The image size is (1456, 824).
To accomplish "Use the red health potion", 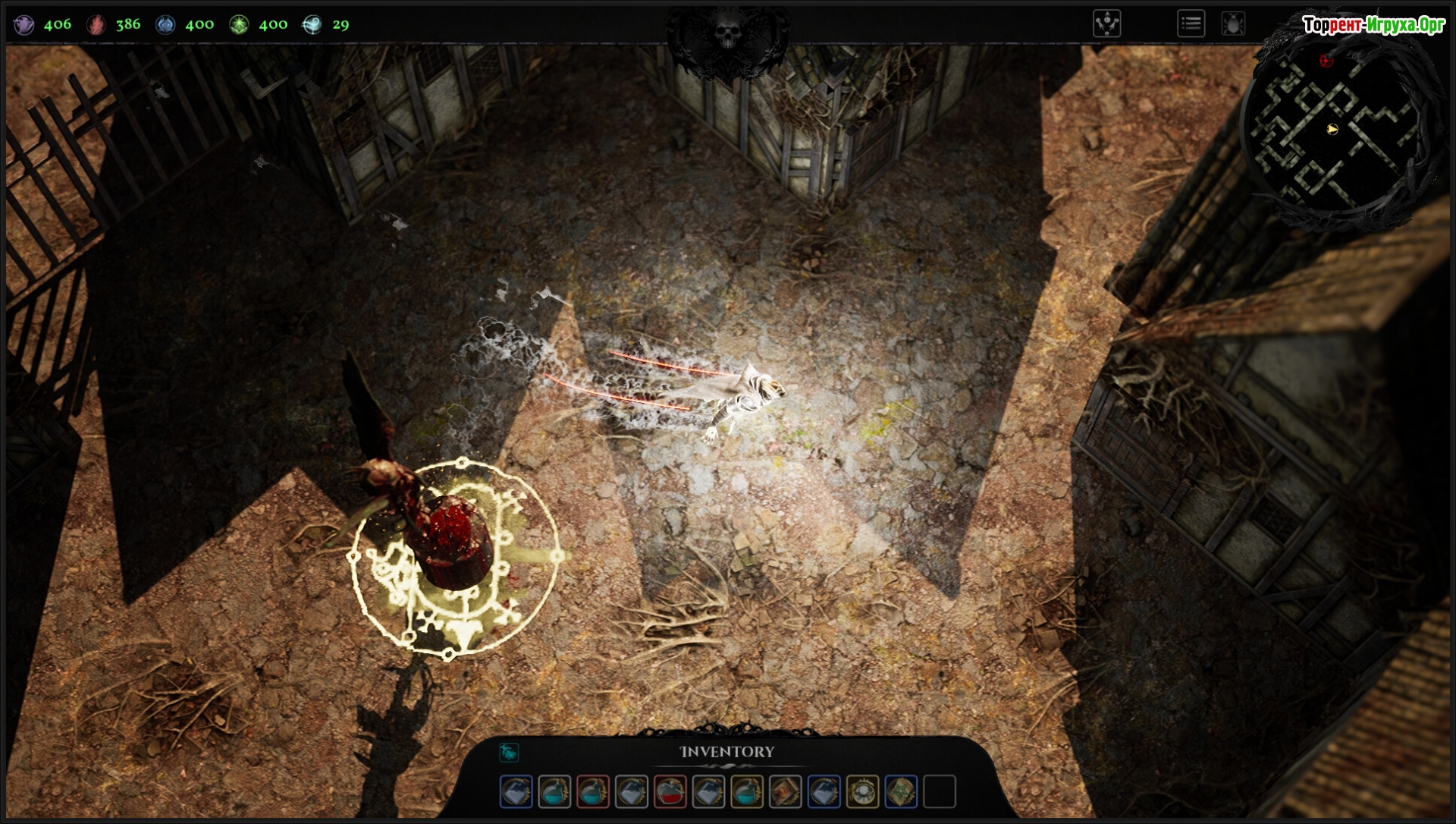I will click(670, 791).
